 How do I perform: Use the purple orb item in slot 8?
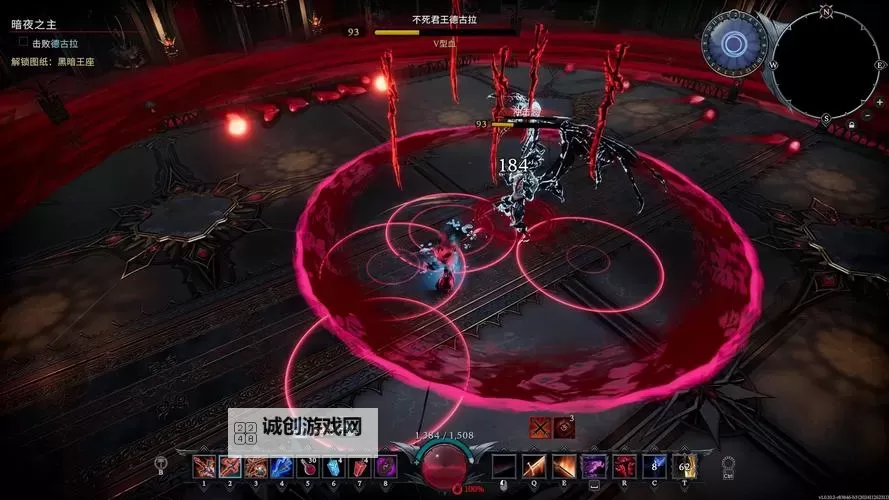(386, 467)
